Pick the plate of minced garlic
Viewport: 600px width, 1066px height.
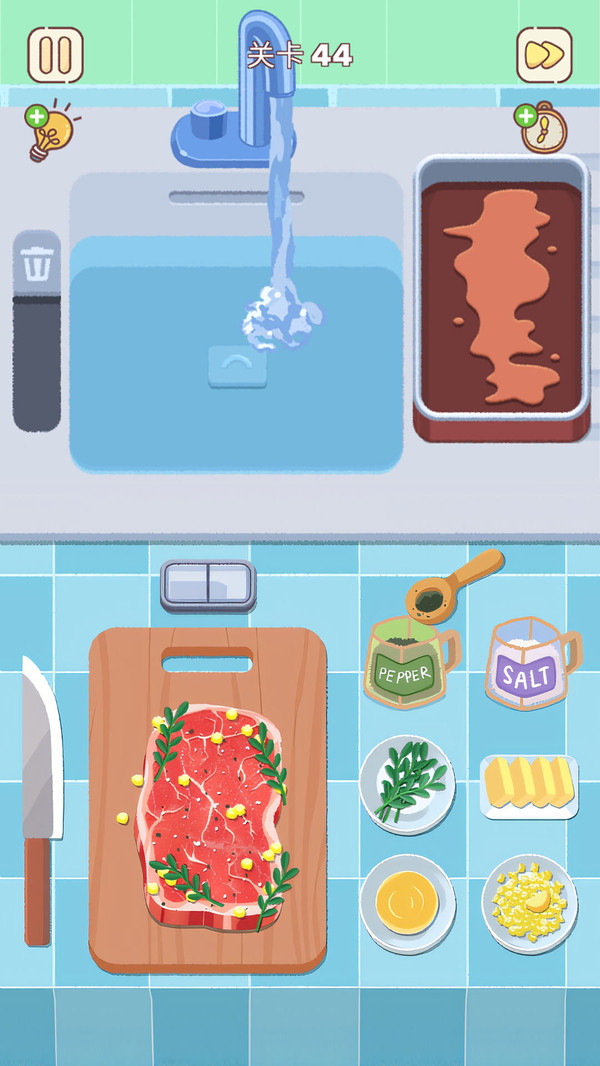529,903
